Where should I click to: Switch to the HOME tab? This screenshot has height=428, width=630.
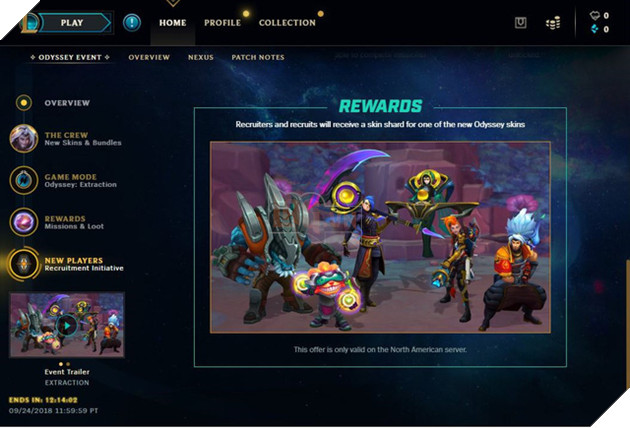coord(173,22)
